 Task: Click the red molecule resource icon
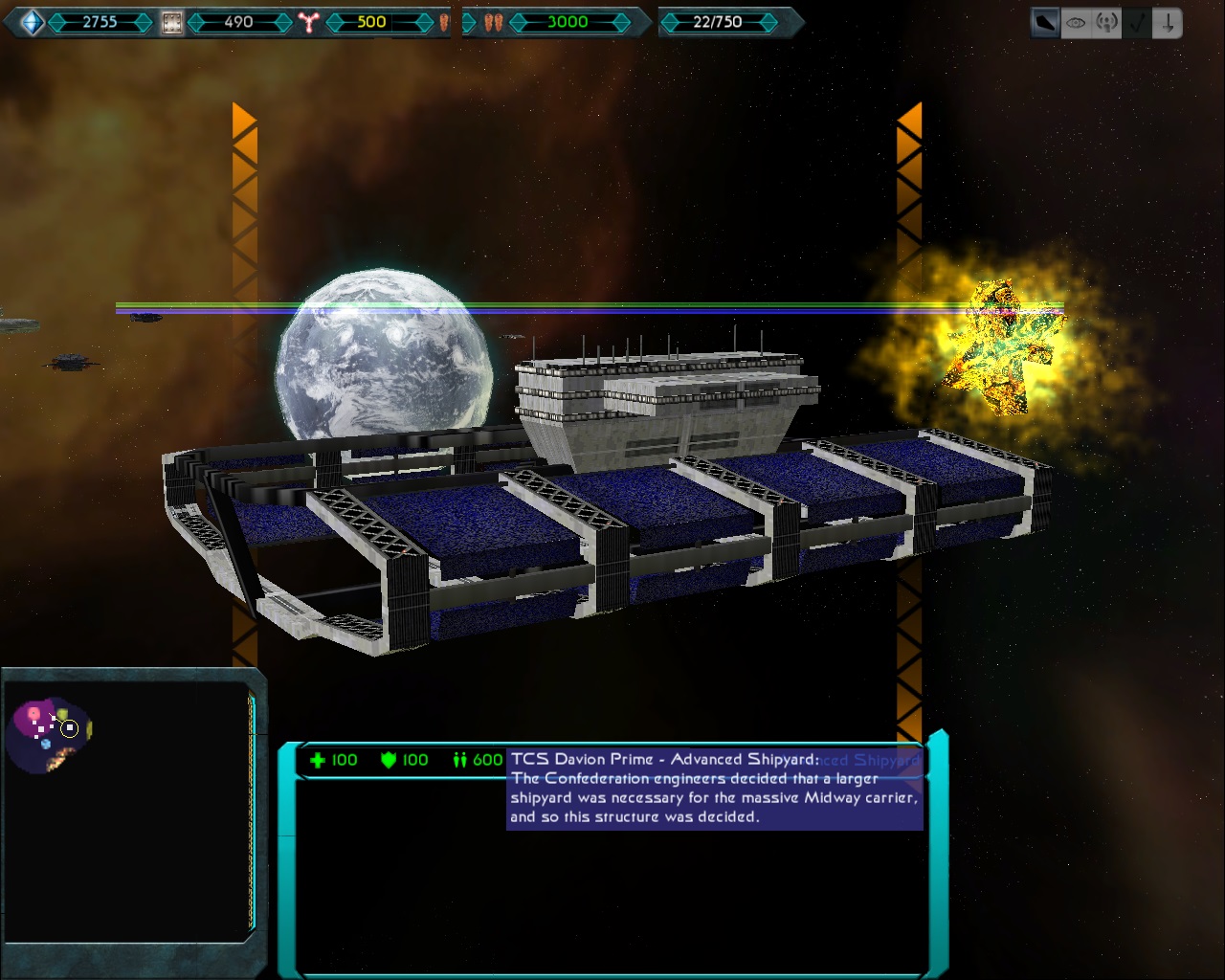click(x=308, y=22)
